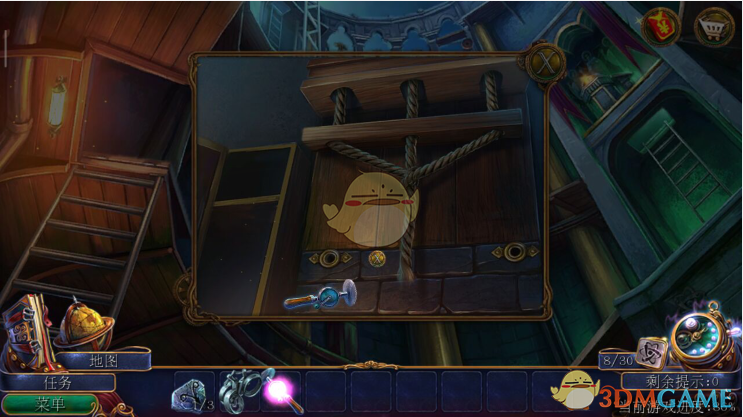Select the metal fragment inventory item
The width and height of the screenshot is (743, 417).
(x=190, y=390)
